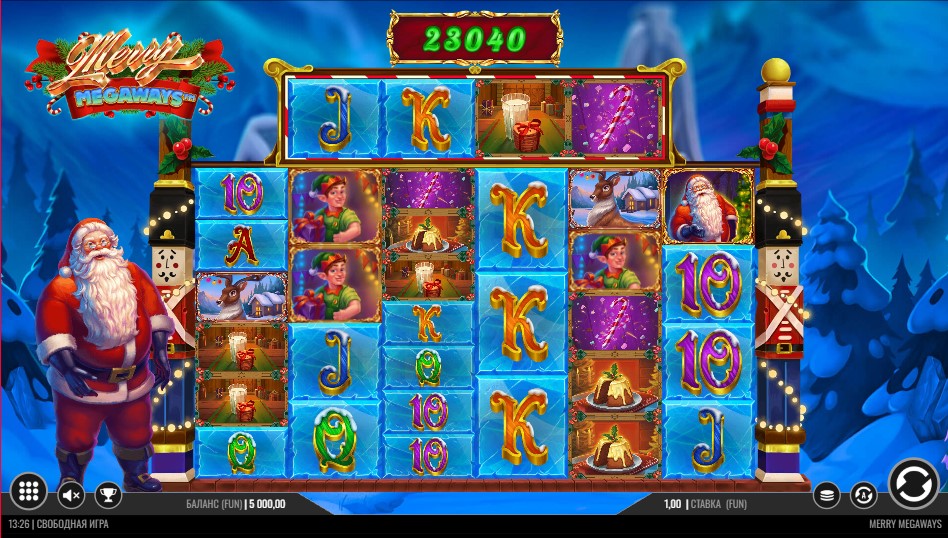Toggle the muted sound speaker icon
Screen dimensions: 948x538
point(72,494)
